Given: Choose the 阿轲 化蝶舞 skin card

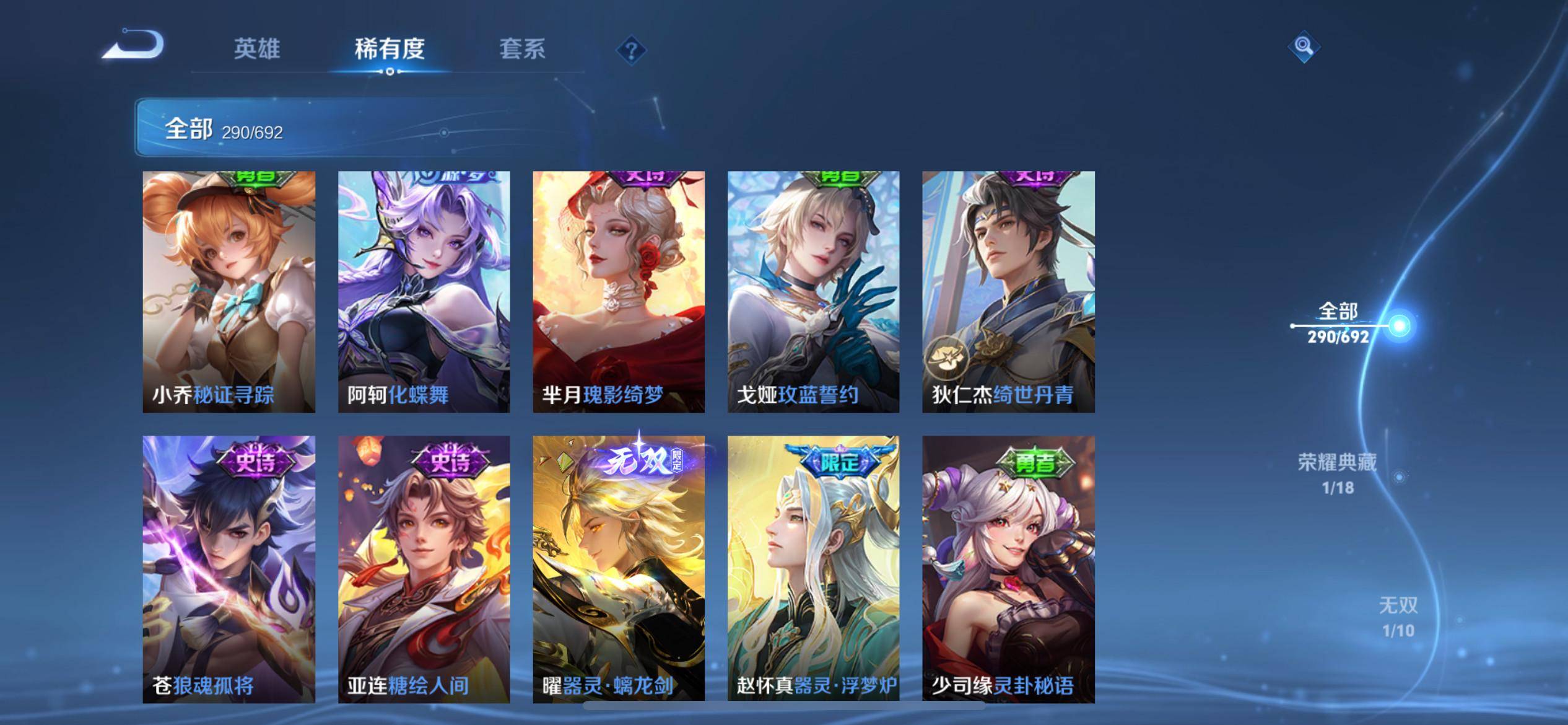Looking at the screenshot, I should coord(424,291).
